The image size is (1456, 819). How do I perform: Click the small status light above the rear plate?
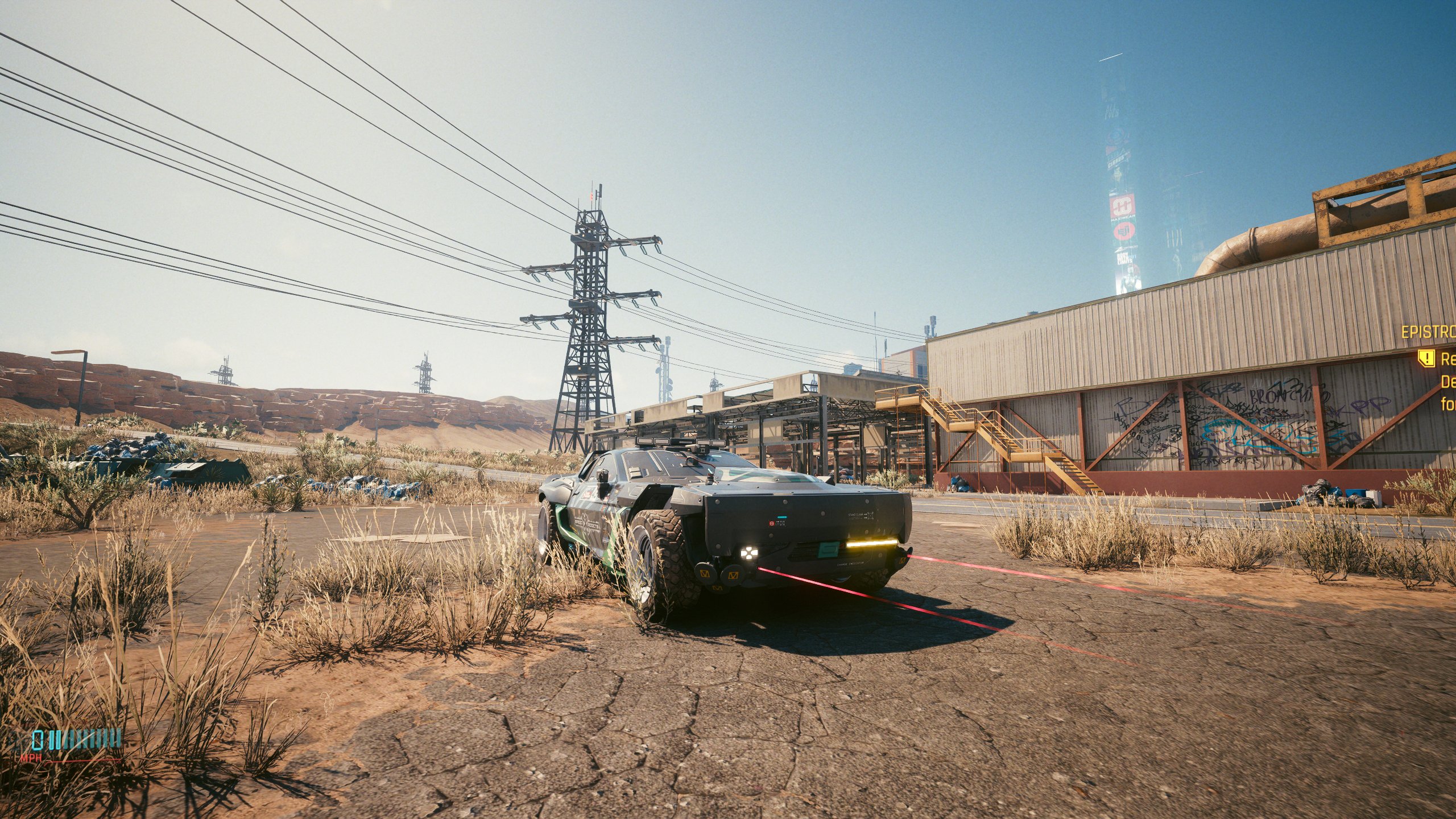tap(781, 516)
